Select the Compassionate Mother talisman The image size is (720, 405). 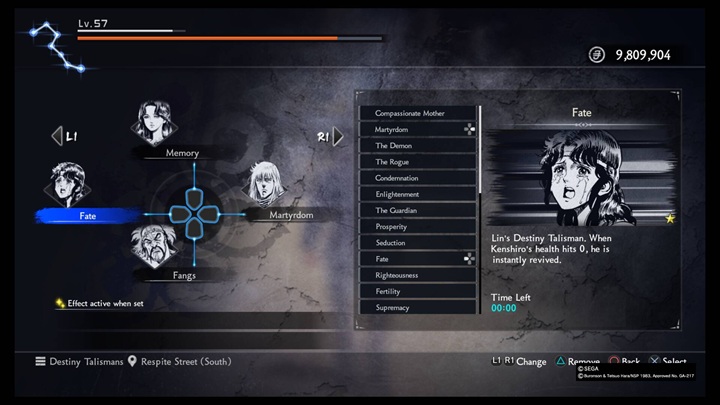418,113
